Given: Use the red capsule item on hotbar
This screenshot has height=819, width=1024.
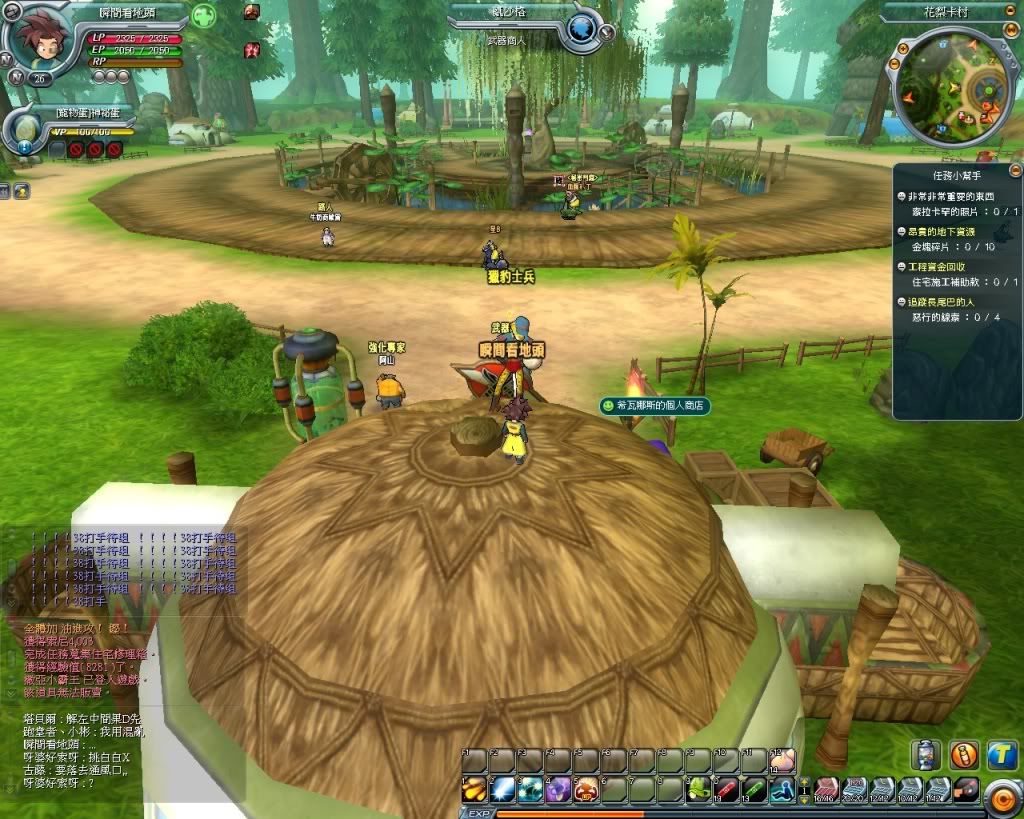Looking at the screenshot, I should point(727,788).
